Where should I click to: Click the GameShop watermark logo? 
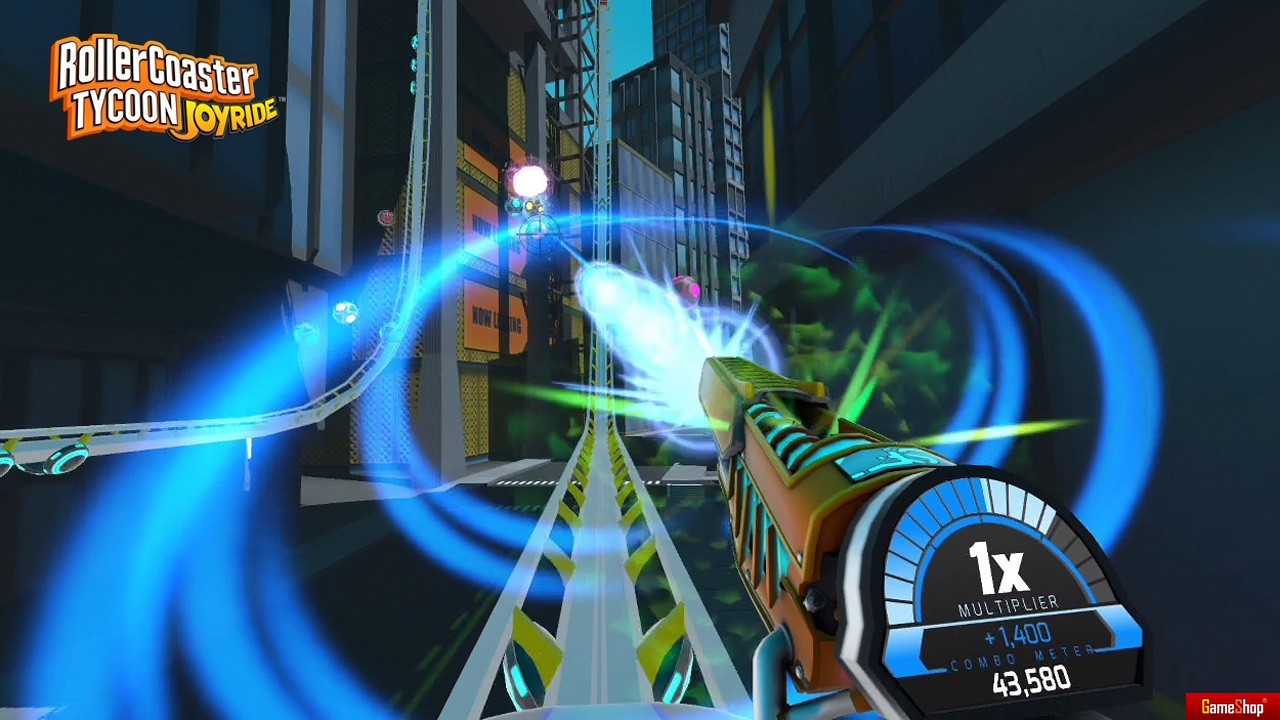[1232, 706]
